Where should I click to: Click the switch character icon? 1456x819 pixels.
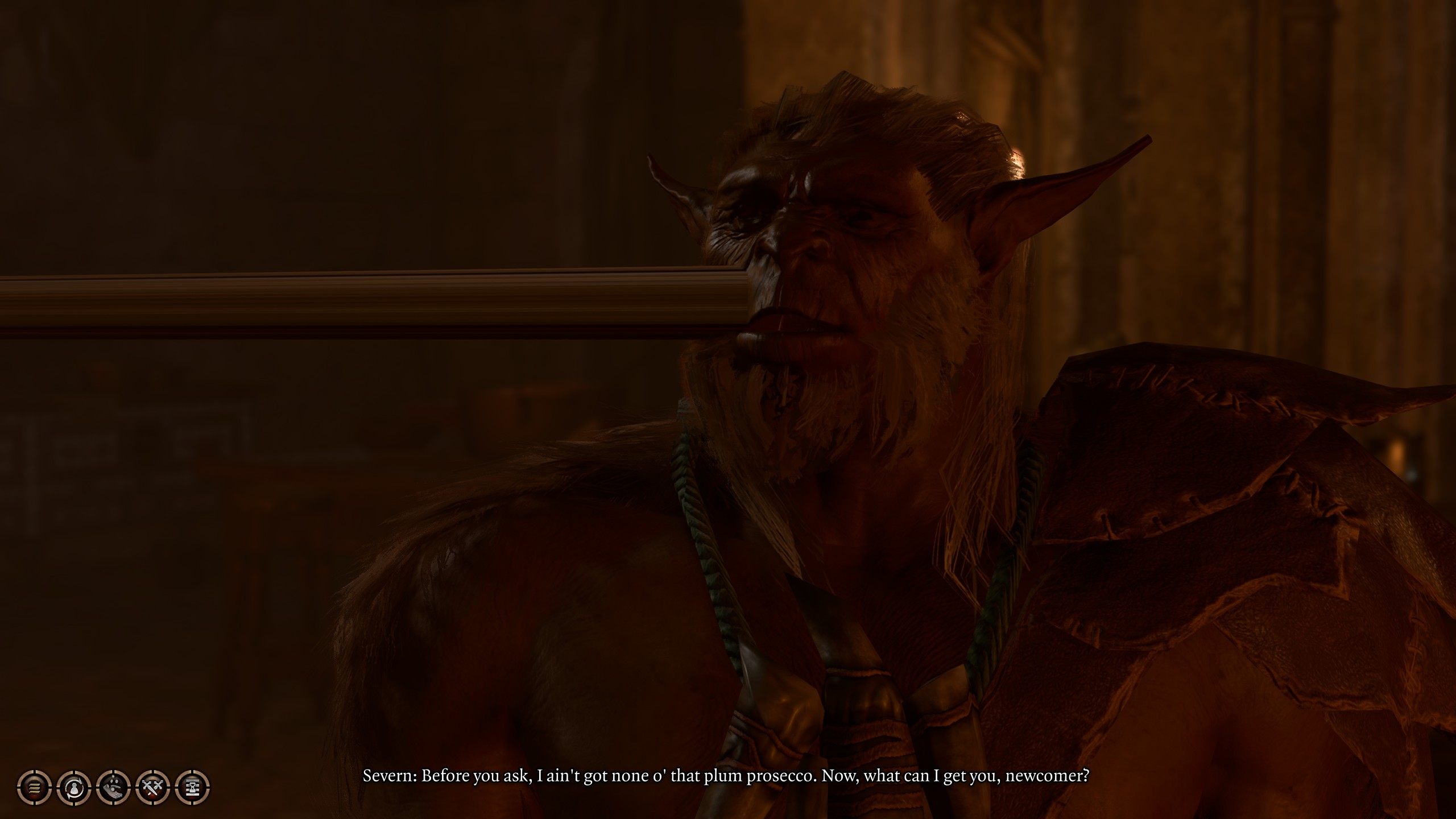tap(74, 788)
